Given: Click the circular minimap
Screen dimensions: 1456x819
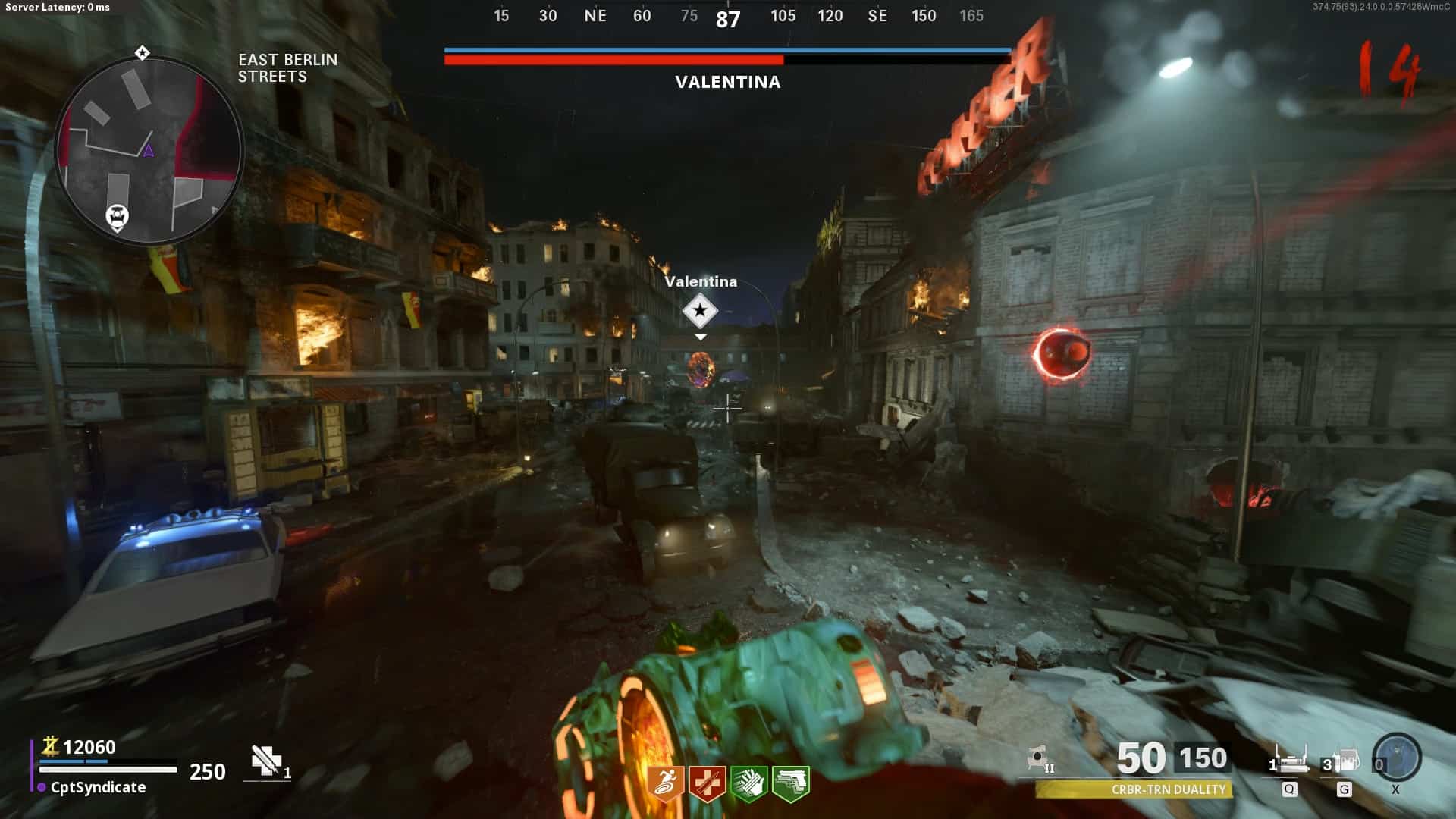Looking at the screenshot, I should (149, 150).
